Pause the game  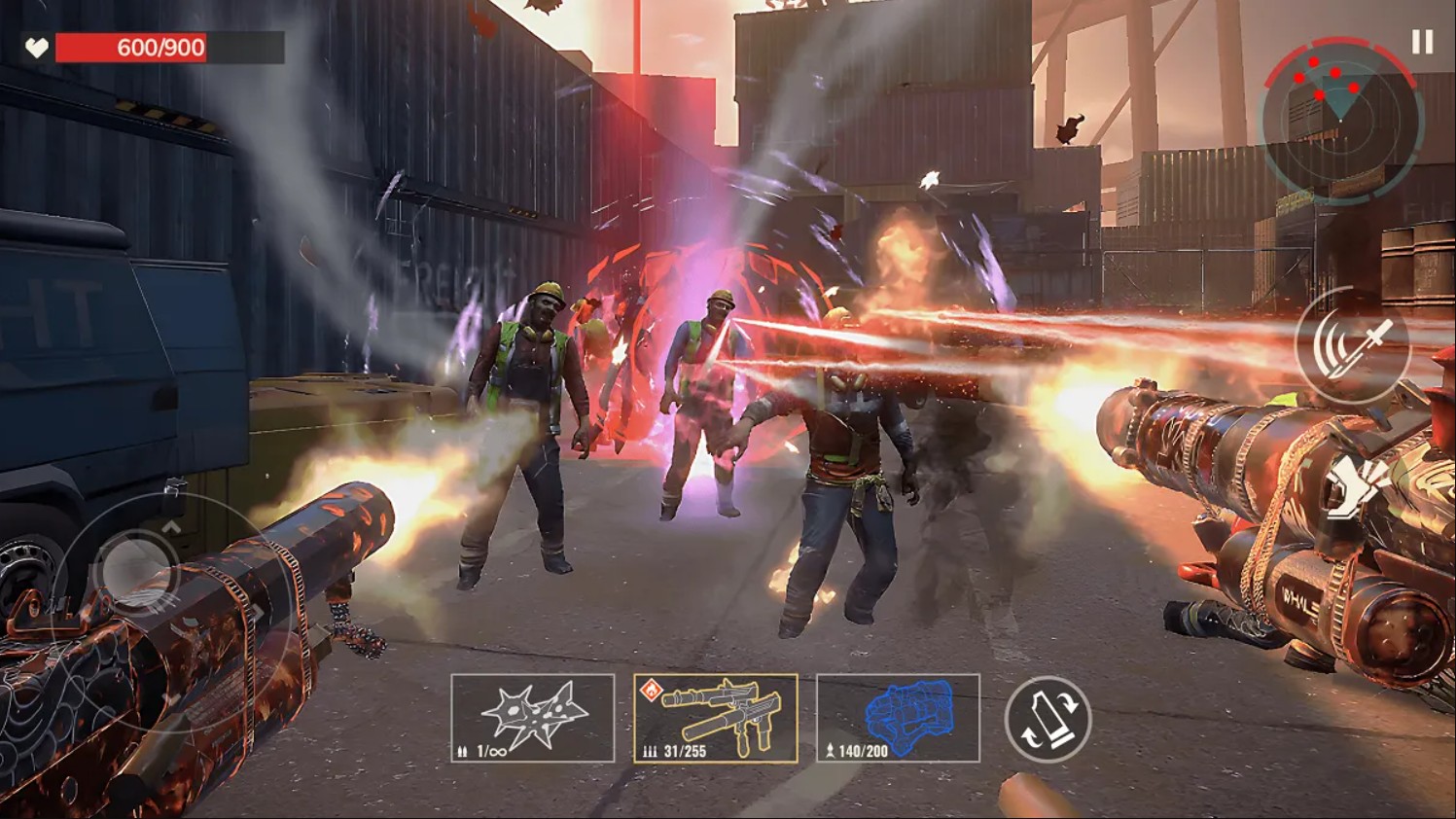[1422, 42]
